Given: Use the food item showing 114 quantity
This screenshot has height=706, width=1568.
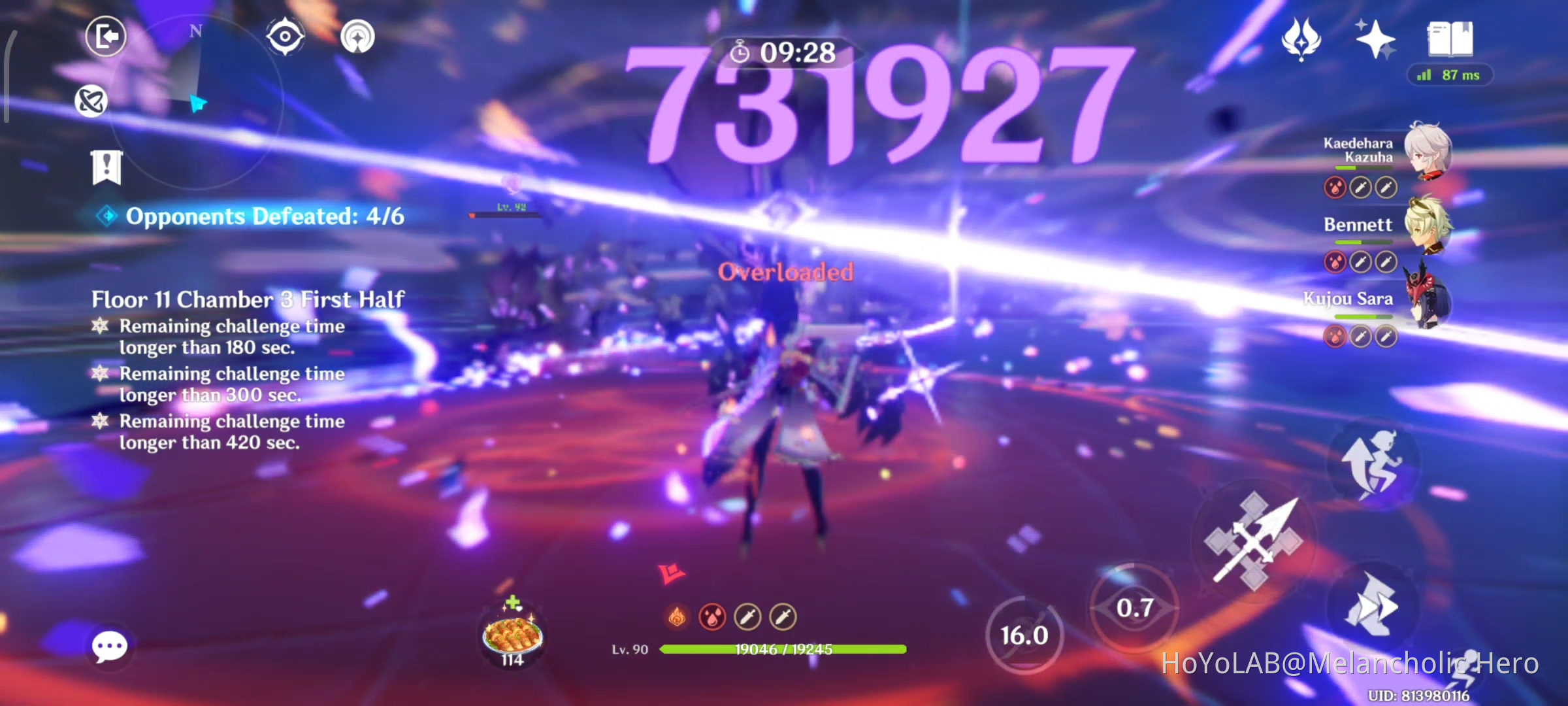Looking at the screenshot, I should [x=511, y=633].
